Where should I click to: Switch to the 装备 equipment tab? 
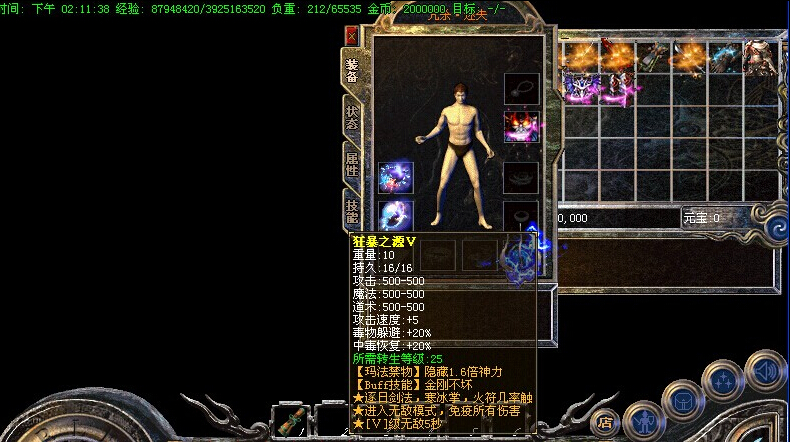tap(352, 70)
